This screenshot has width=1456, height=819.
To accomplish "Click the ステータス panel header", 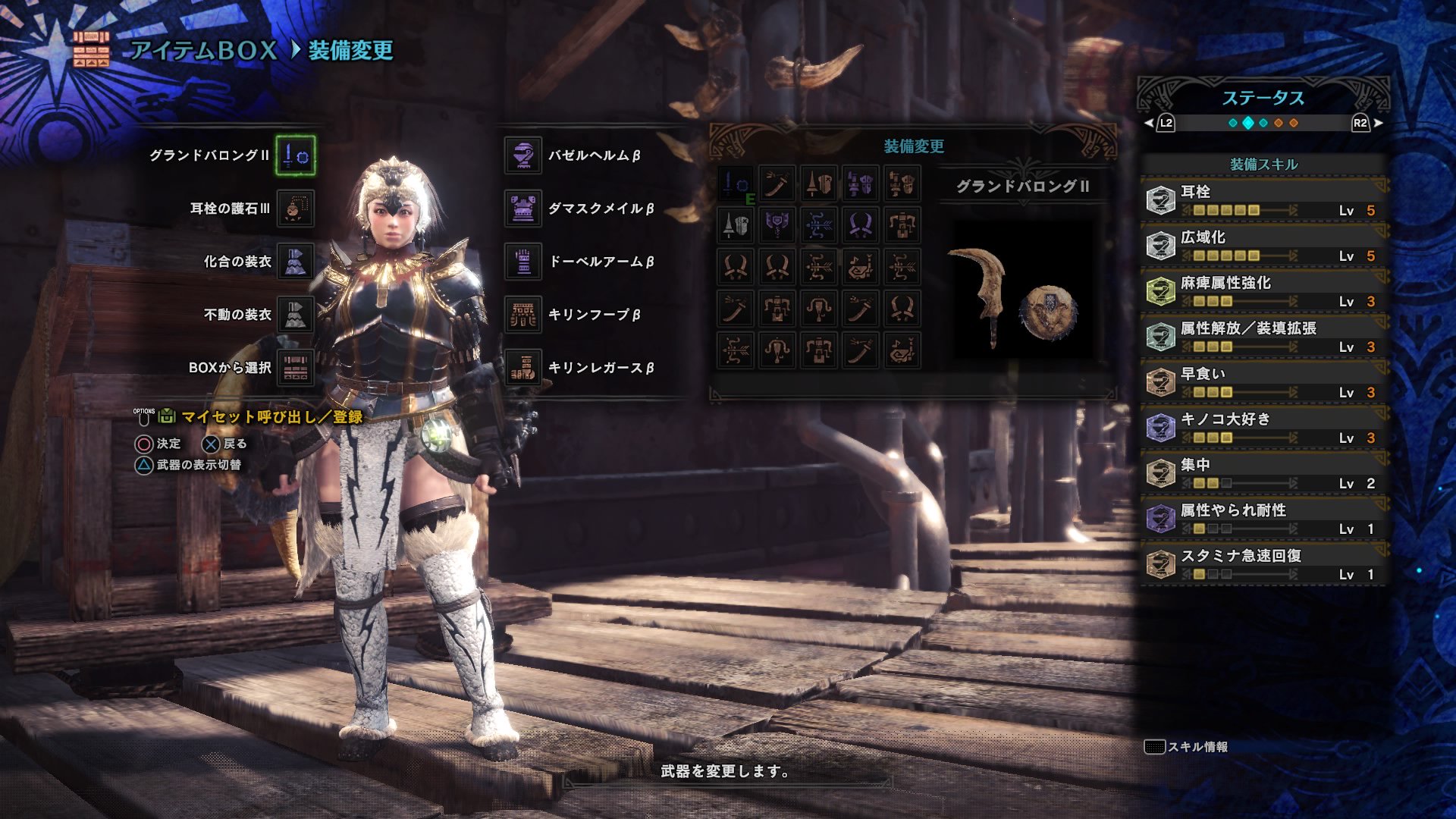I will point(1263,97).
